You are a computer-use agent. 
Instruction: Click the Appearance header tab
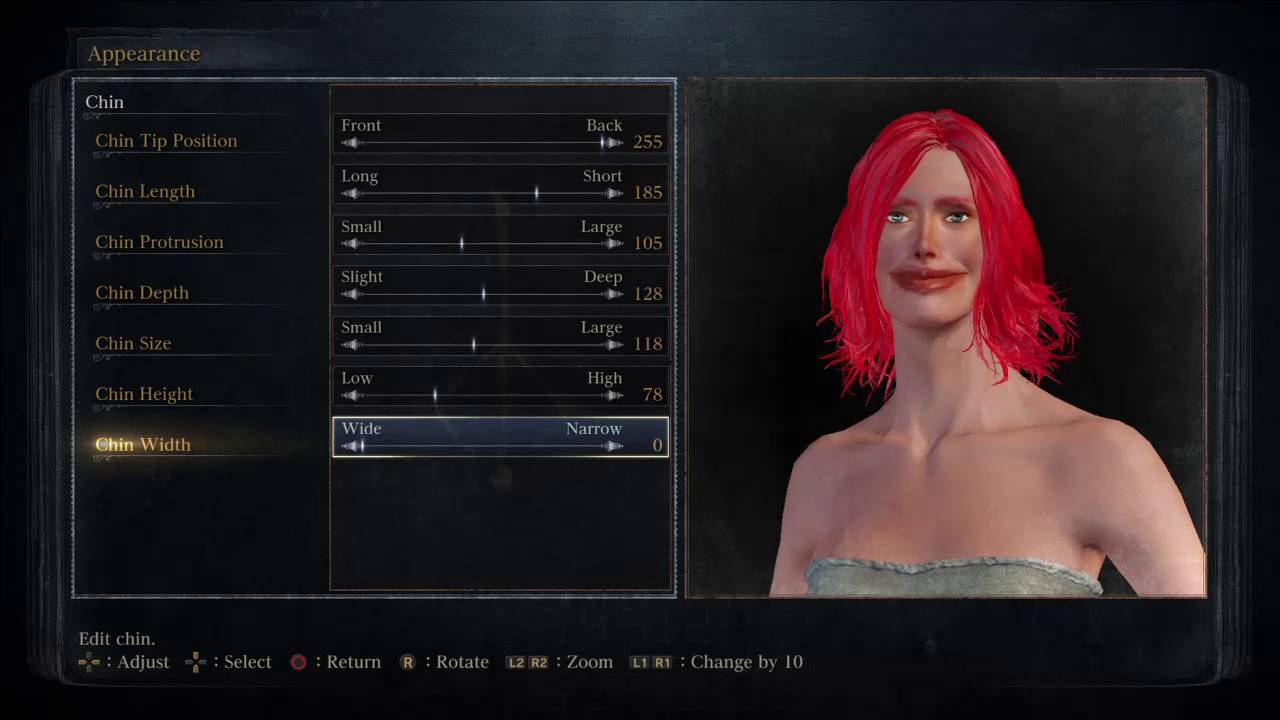144,54
